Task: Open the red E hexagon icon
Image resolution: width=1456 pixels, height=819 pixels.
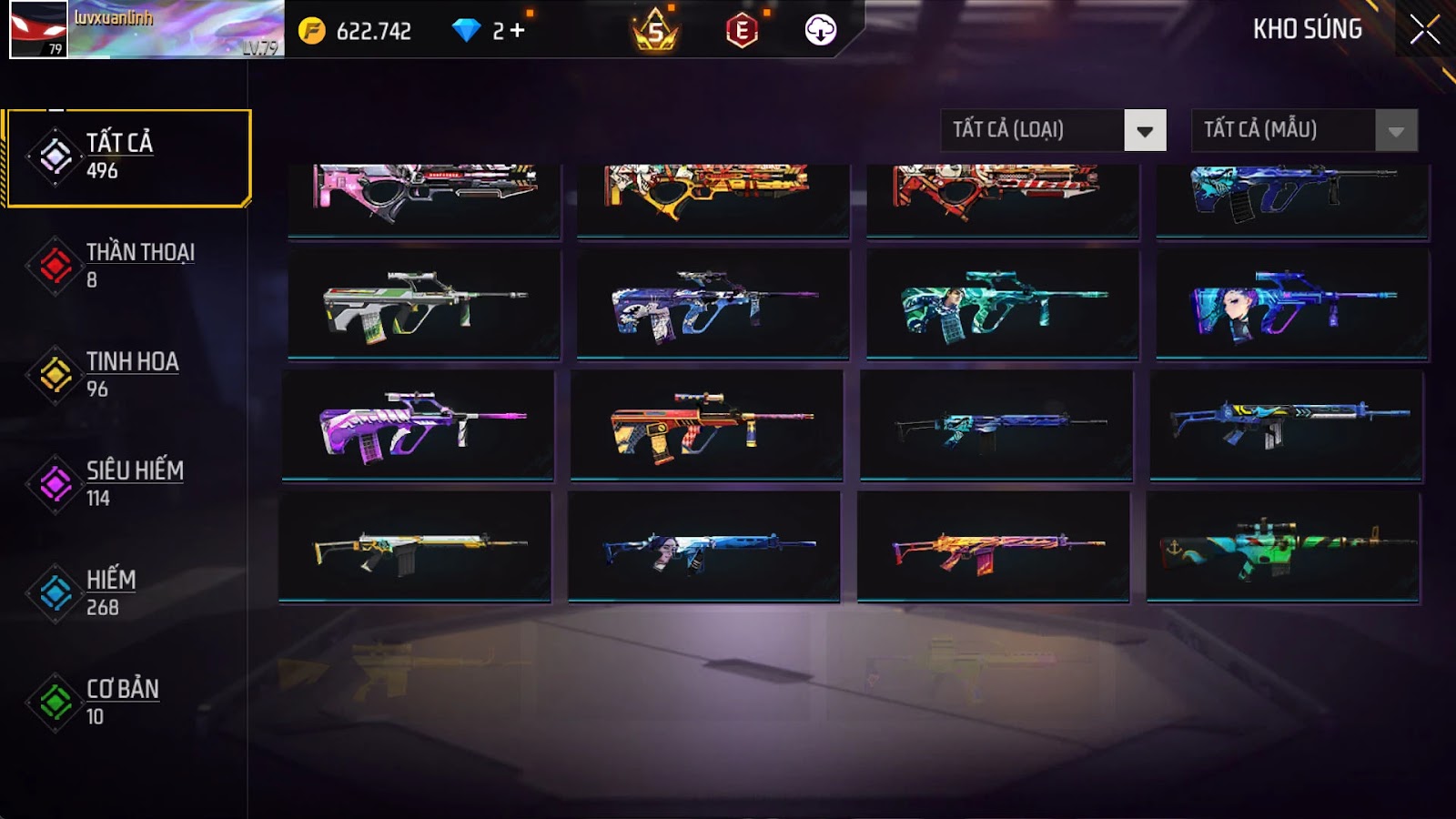Action: [742, 31]
